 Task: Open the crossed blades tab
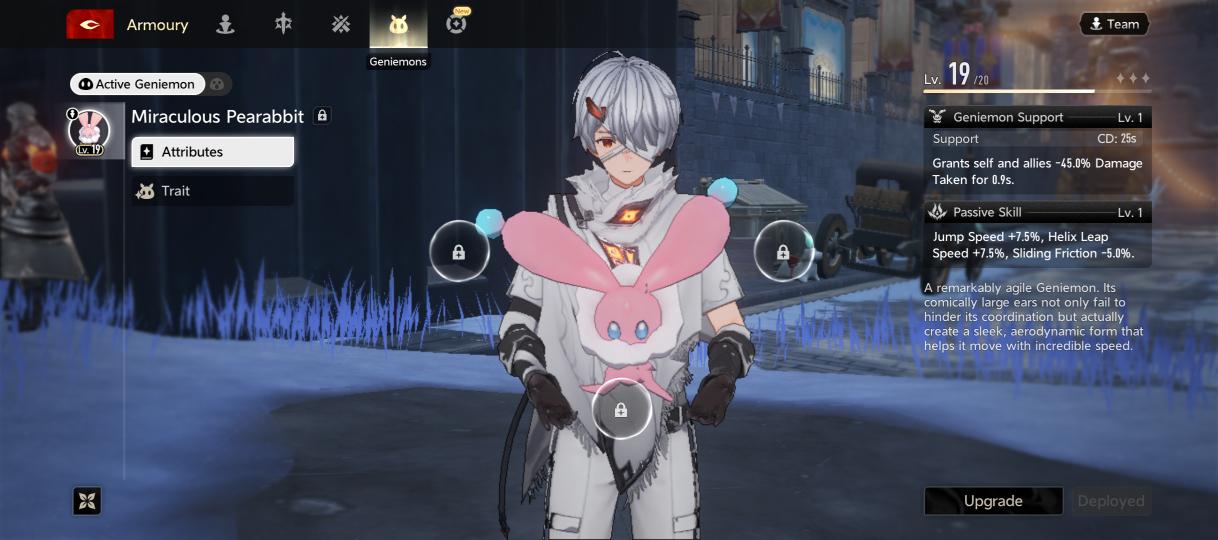point(341,24)
